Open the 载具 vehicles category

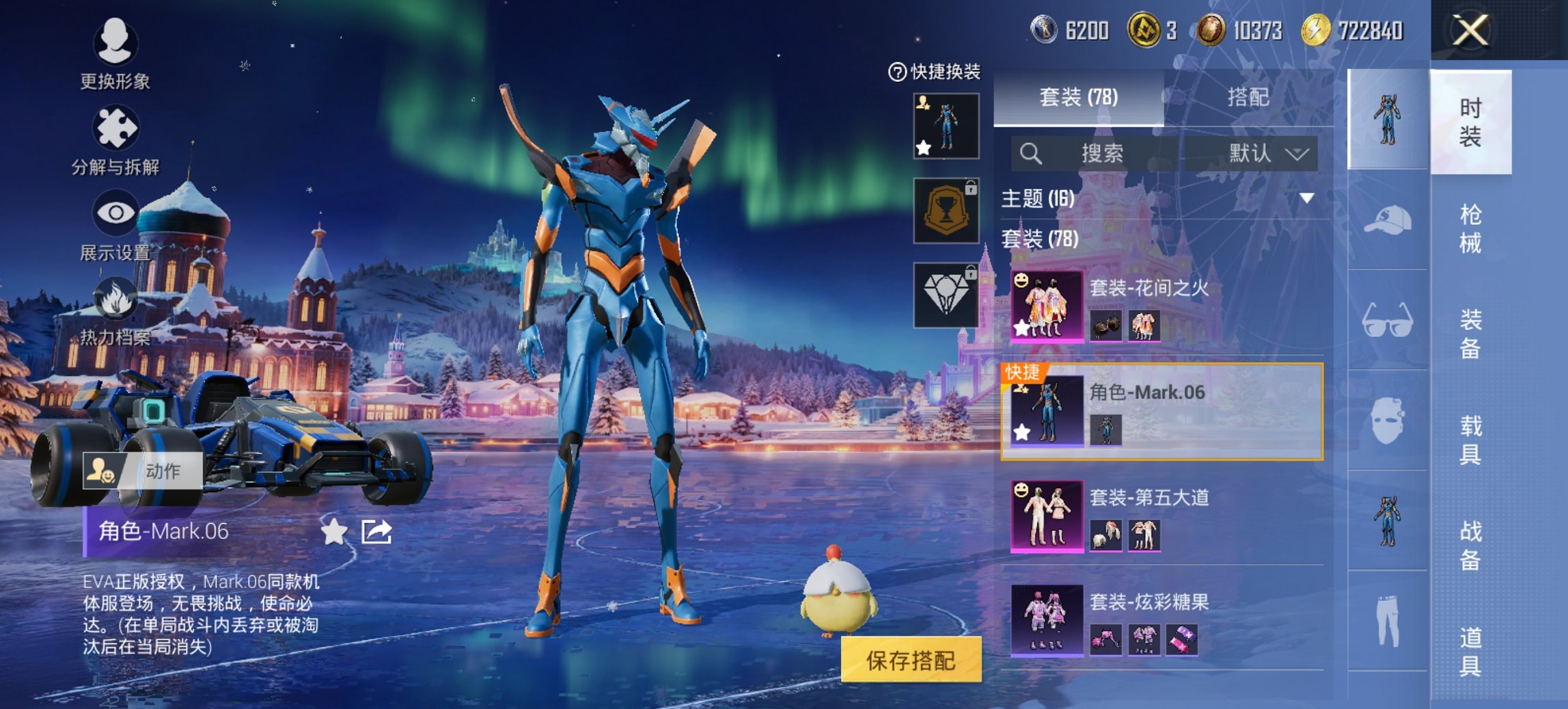tap(1470, 440)
